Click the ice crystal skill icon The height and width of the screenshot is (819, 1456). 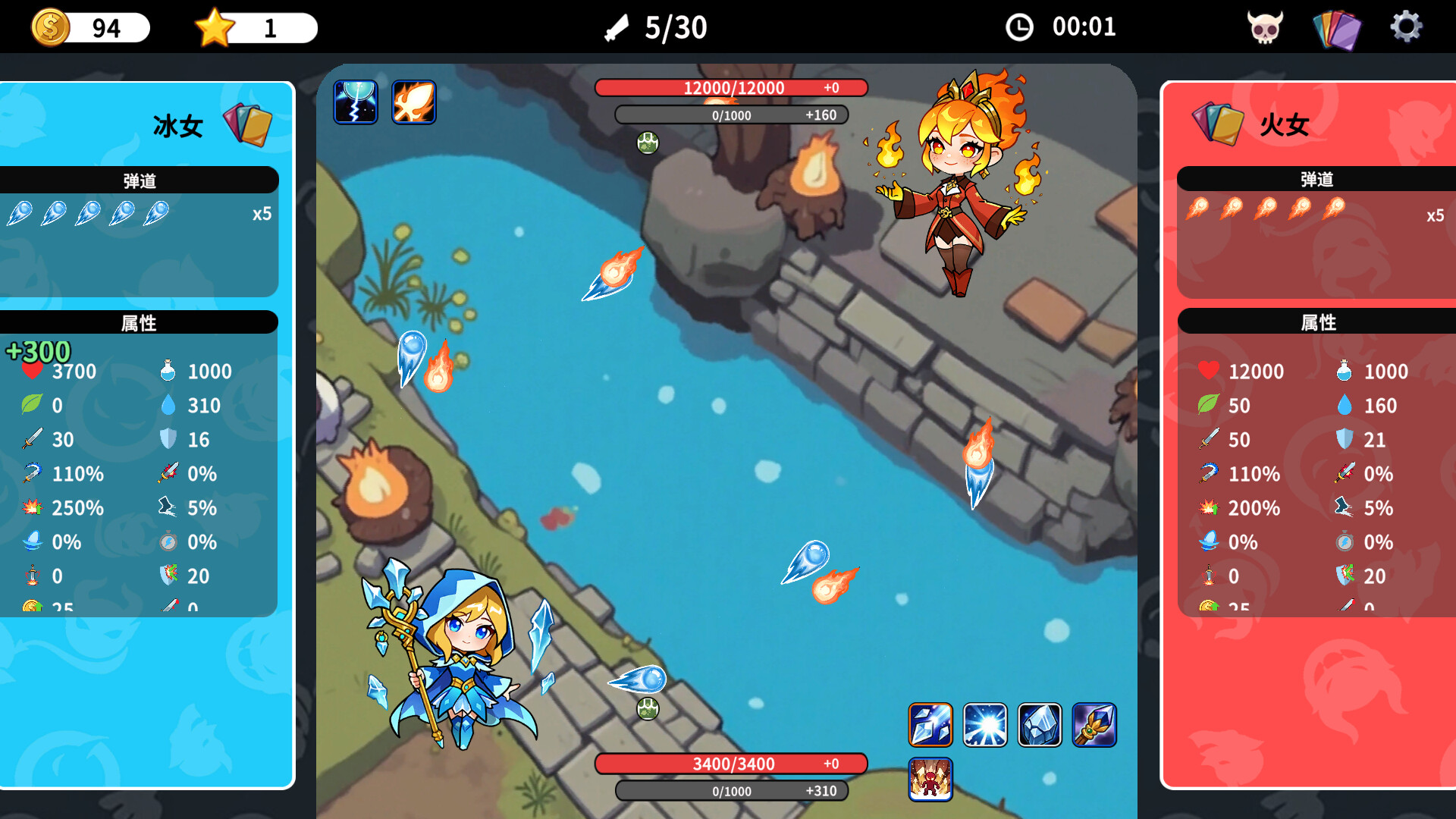1040,724
